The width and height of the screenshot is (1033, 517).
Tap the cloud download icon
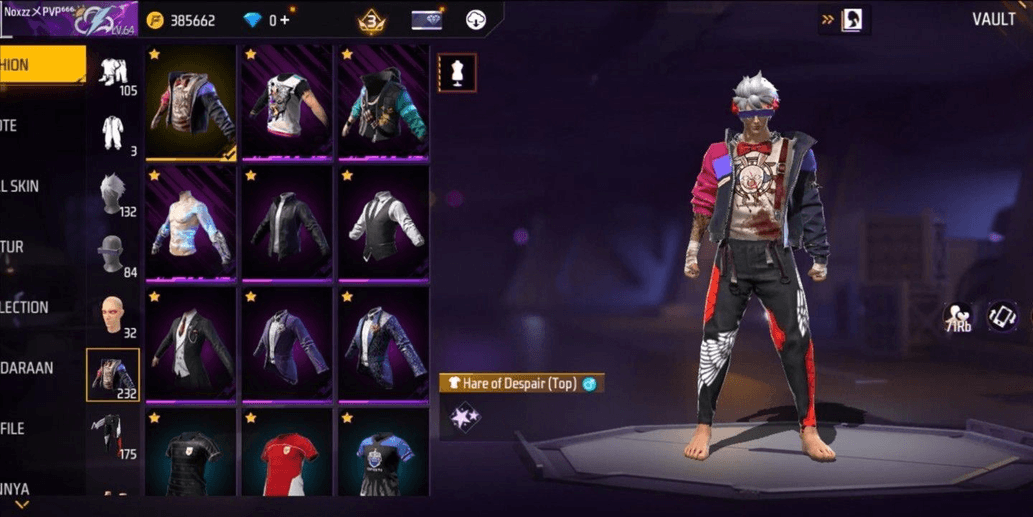point(477,20)
